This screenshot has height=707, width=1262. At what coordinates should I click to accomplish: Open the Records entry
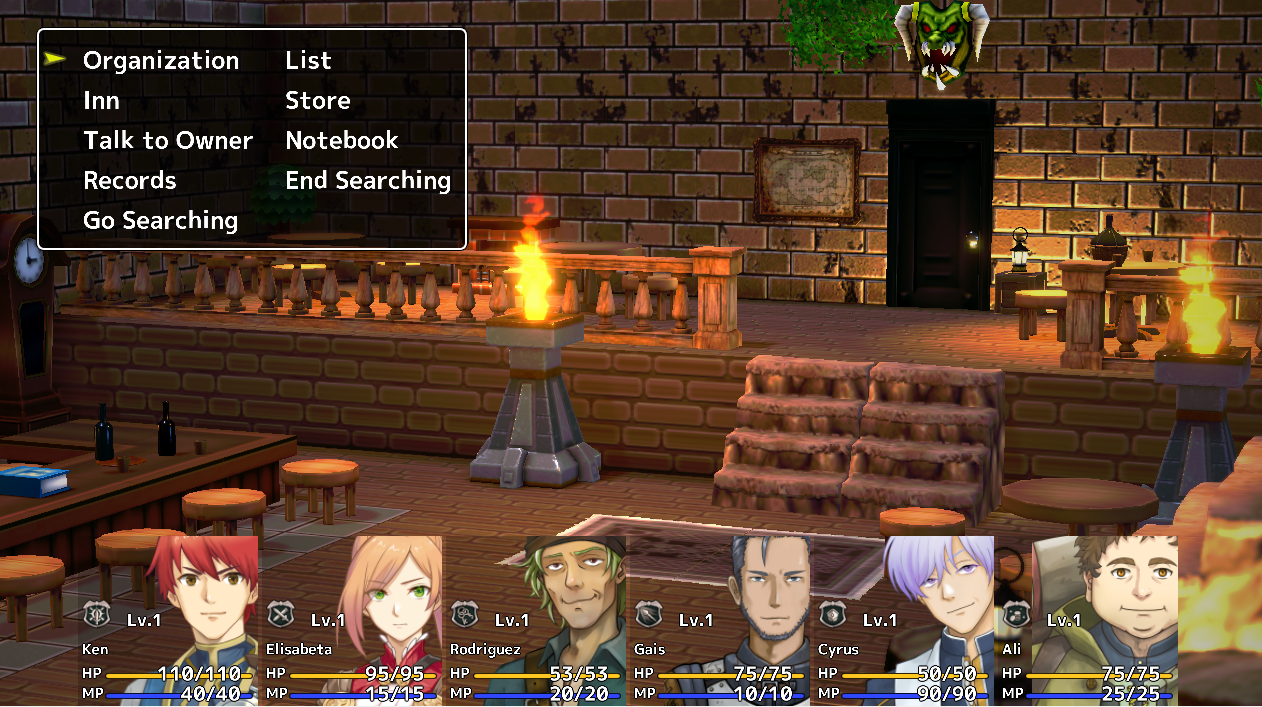pos(130,181)
